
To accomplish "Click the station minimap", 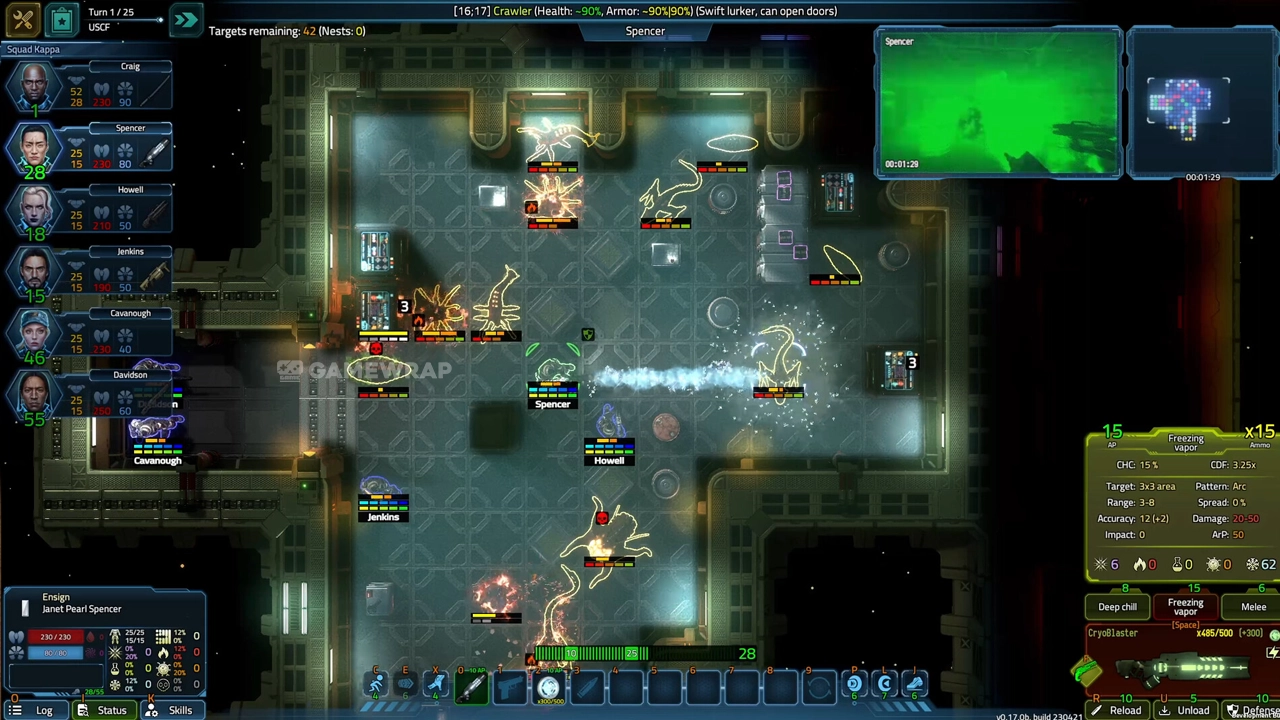I will [1188, 103].
